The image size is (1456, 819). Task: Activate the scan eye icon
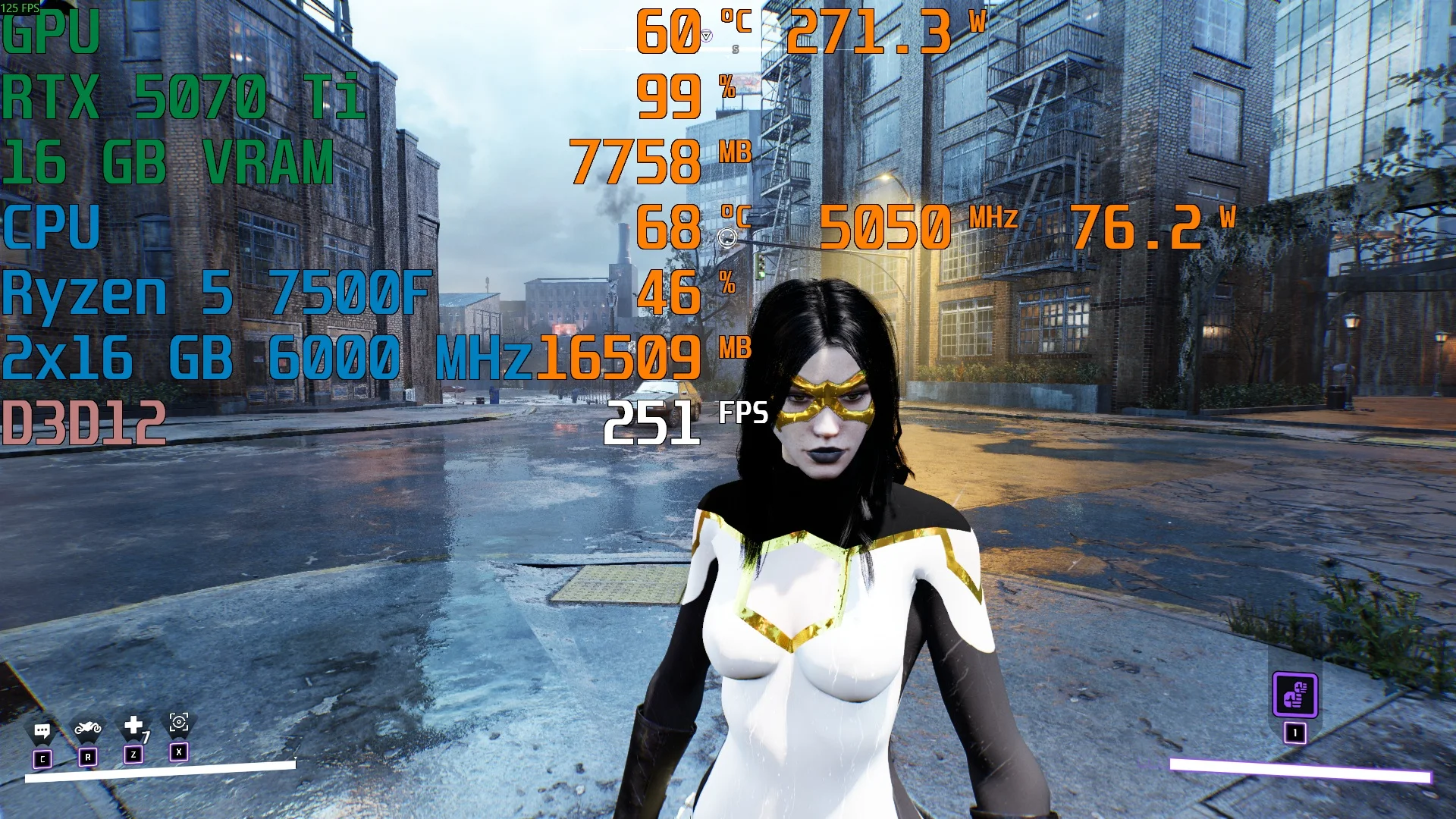click(x=179, y=723)
